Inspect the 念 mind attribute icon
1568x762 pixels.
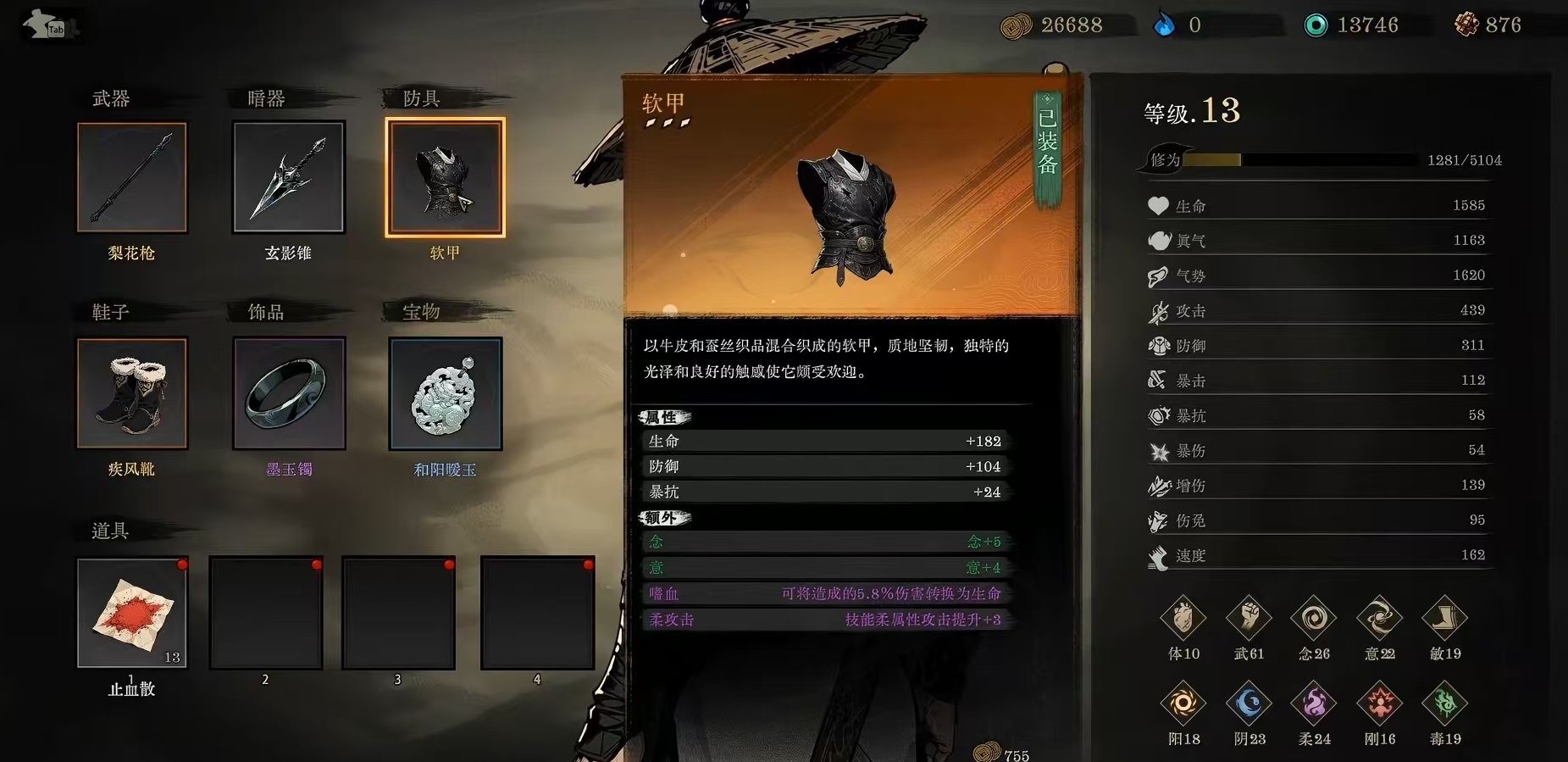coord(1314,619)
